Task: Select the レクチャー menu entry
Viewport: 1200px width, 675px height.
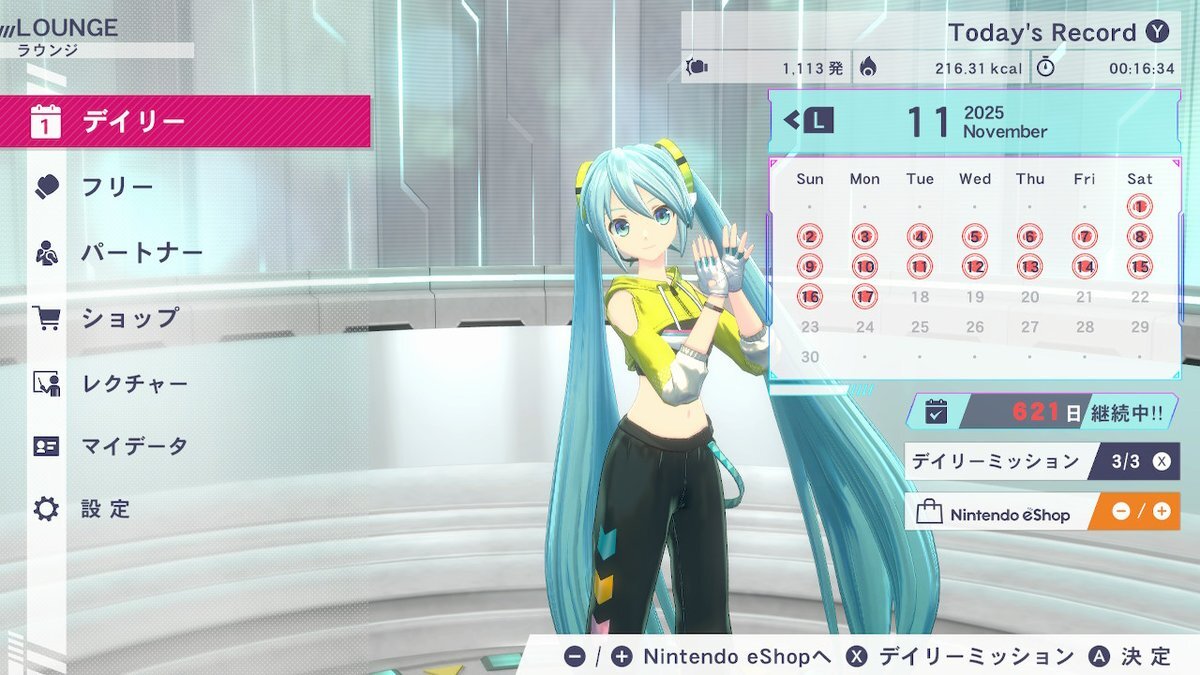Action: click(185, 383)
